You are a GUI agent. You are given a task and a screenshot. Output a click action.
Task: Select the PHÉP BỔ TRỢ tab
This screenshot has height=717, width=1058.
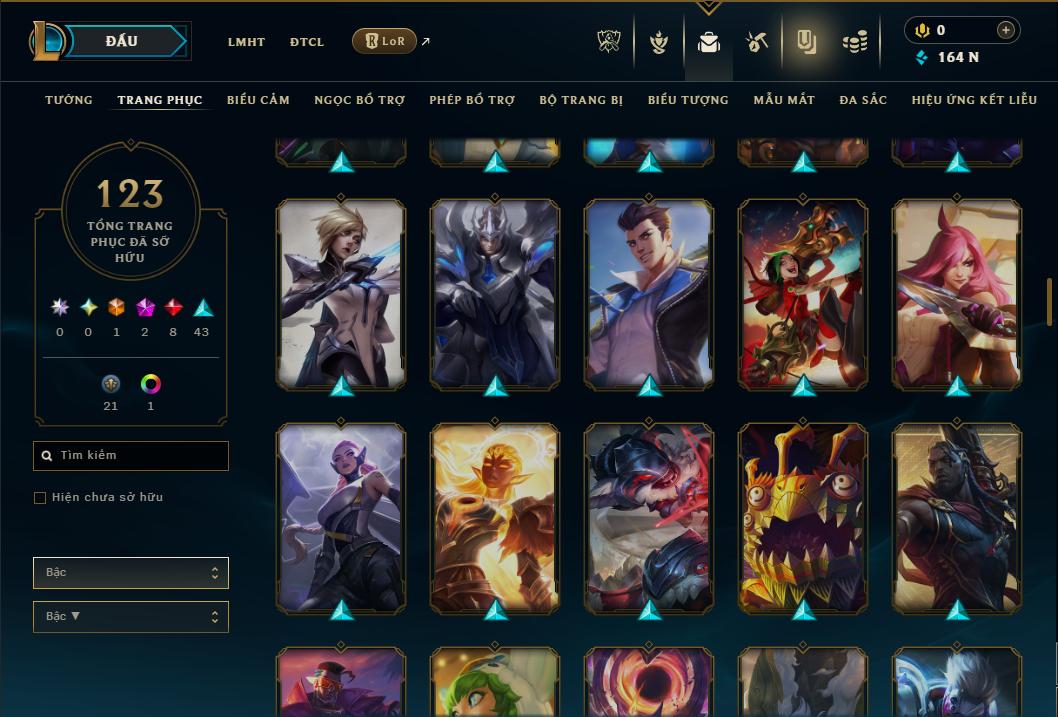472,100
